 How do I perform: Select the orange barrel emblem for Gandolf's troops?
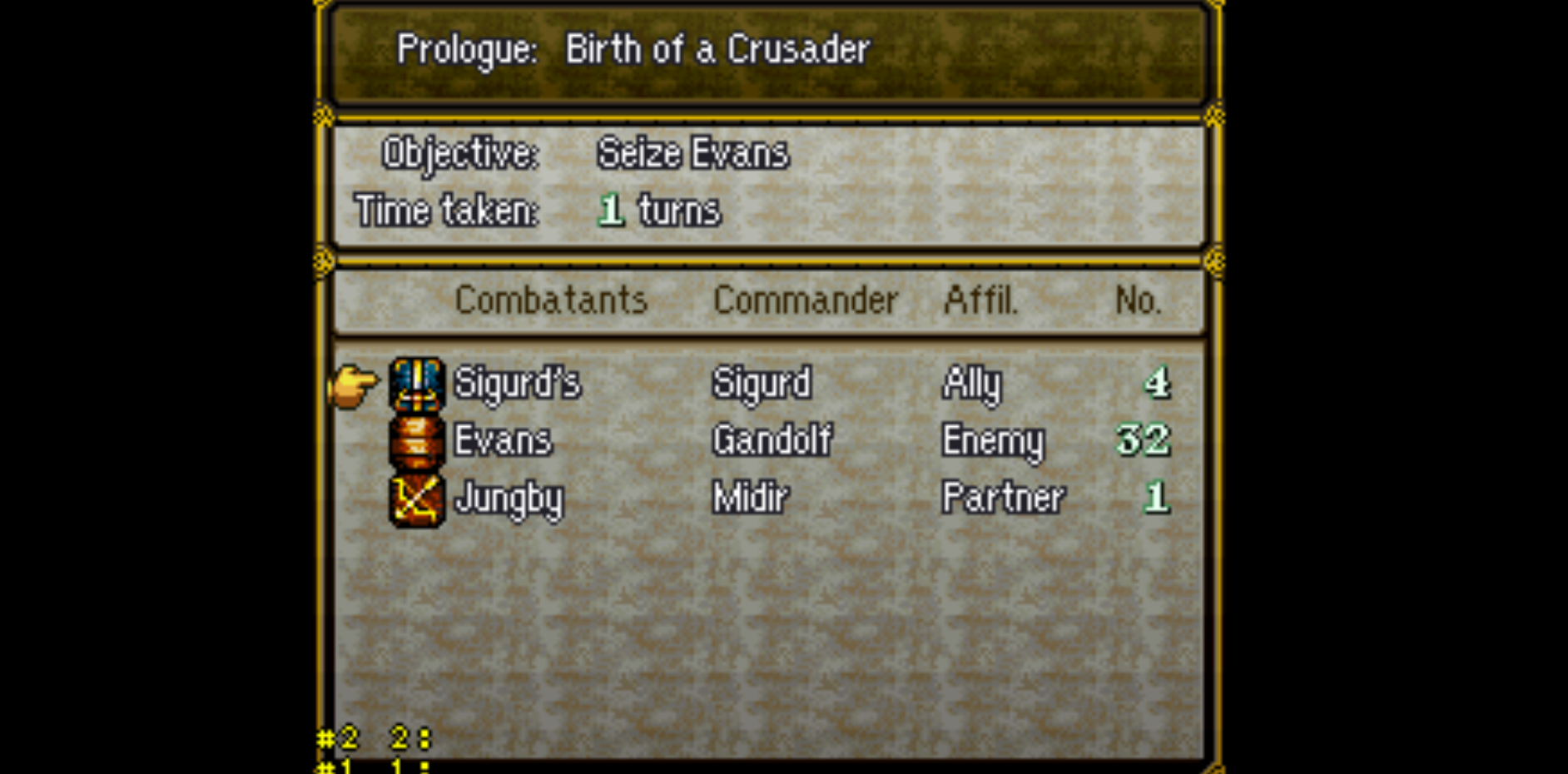416,441
